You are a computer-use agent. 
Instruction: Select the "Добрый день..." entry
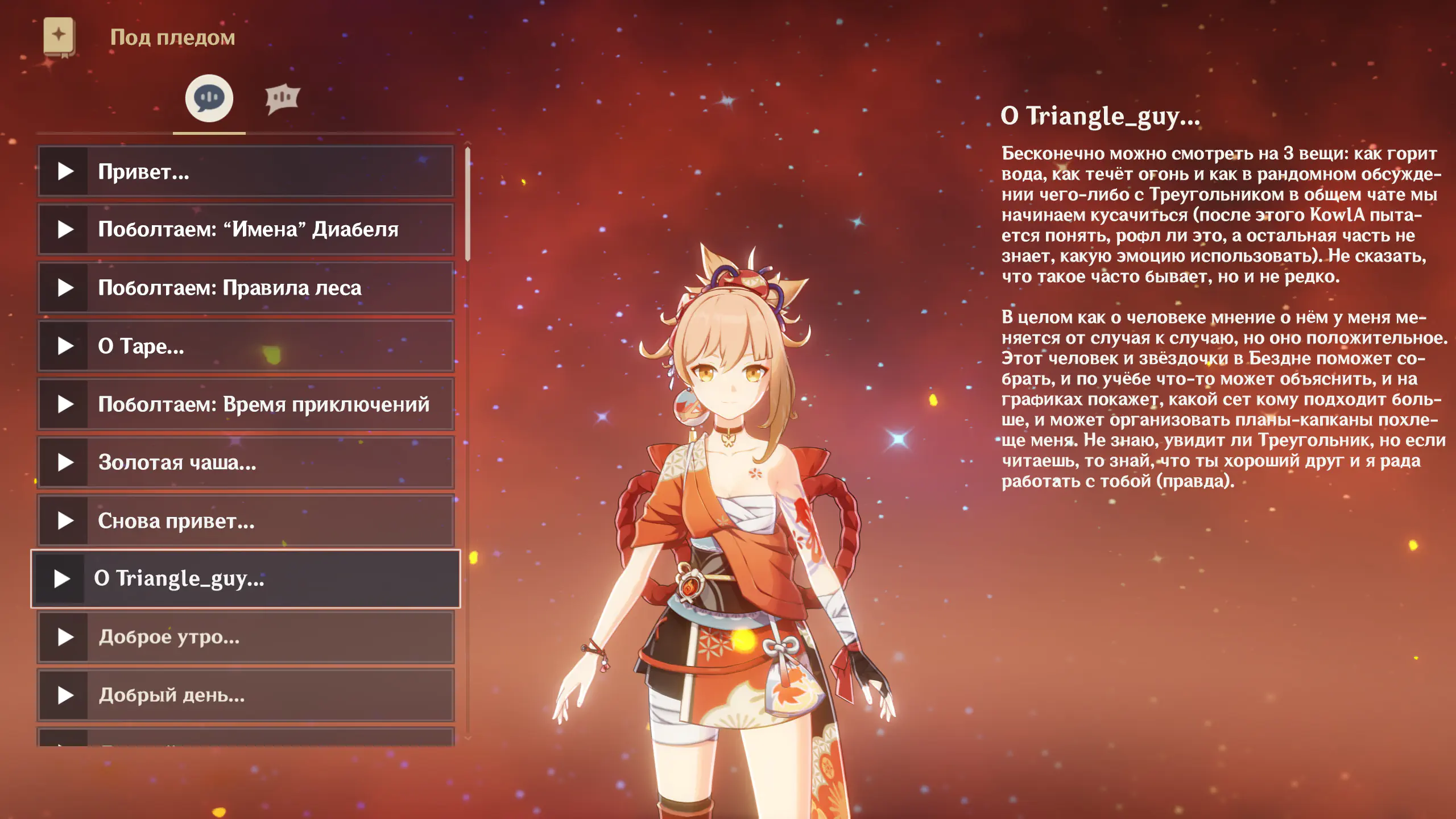pyautogui.click(x=246, y=695)
